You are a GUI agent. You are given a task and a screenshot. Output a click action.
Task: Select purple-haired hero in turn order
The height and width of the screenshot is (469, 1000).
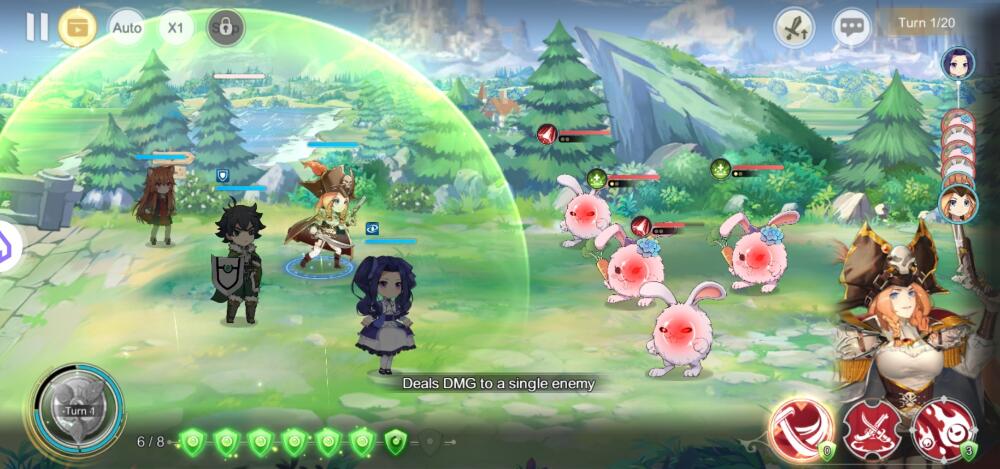[x=958, y=65]
